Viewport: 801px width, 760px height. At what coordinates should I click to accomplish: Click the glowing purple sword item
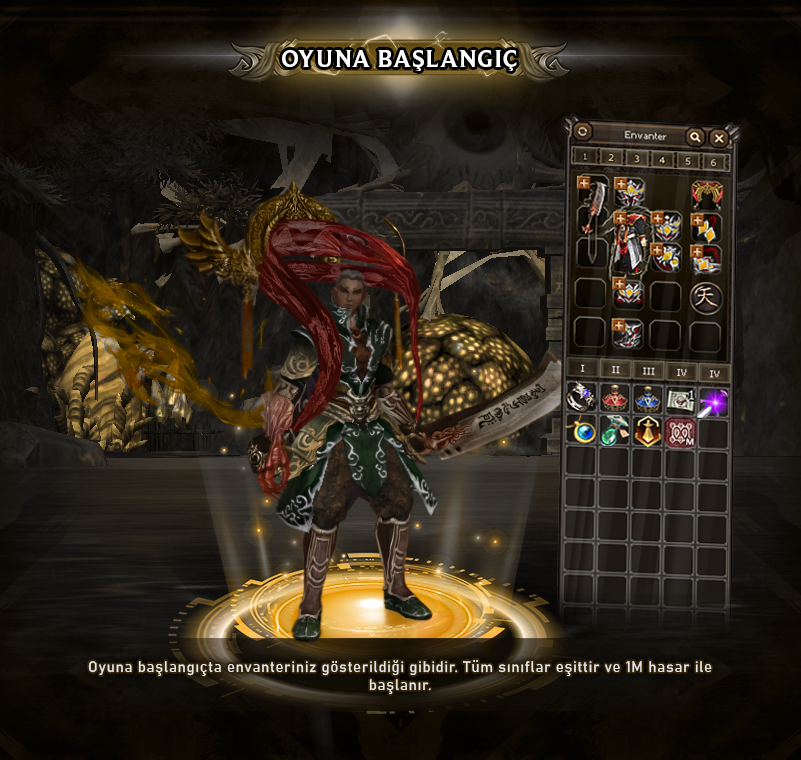point(712,400)
